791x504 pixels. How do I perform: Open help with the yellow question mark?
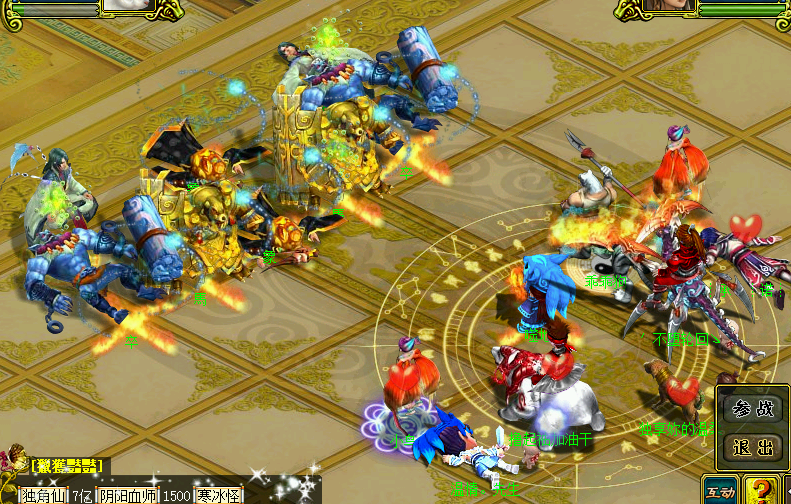[x=763, y=491]
